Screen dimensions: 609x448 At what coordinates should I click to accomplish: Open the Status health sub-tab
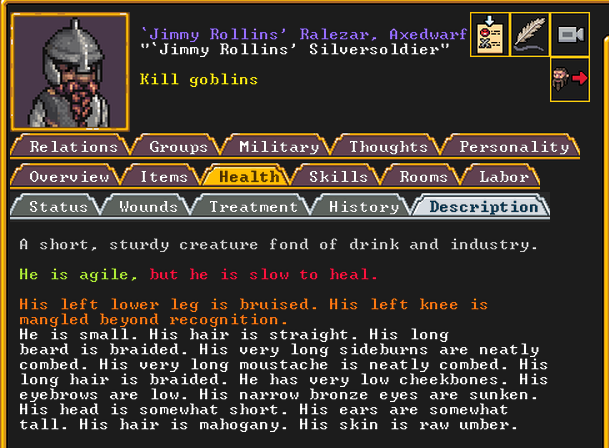(58, 207)
